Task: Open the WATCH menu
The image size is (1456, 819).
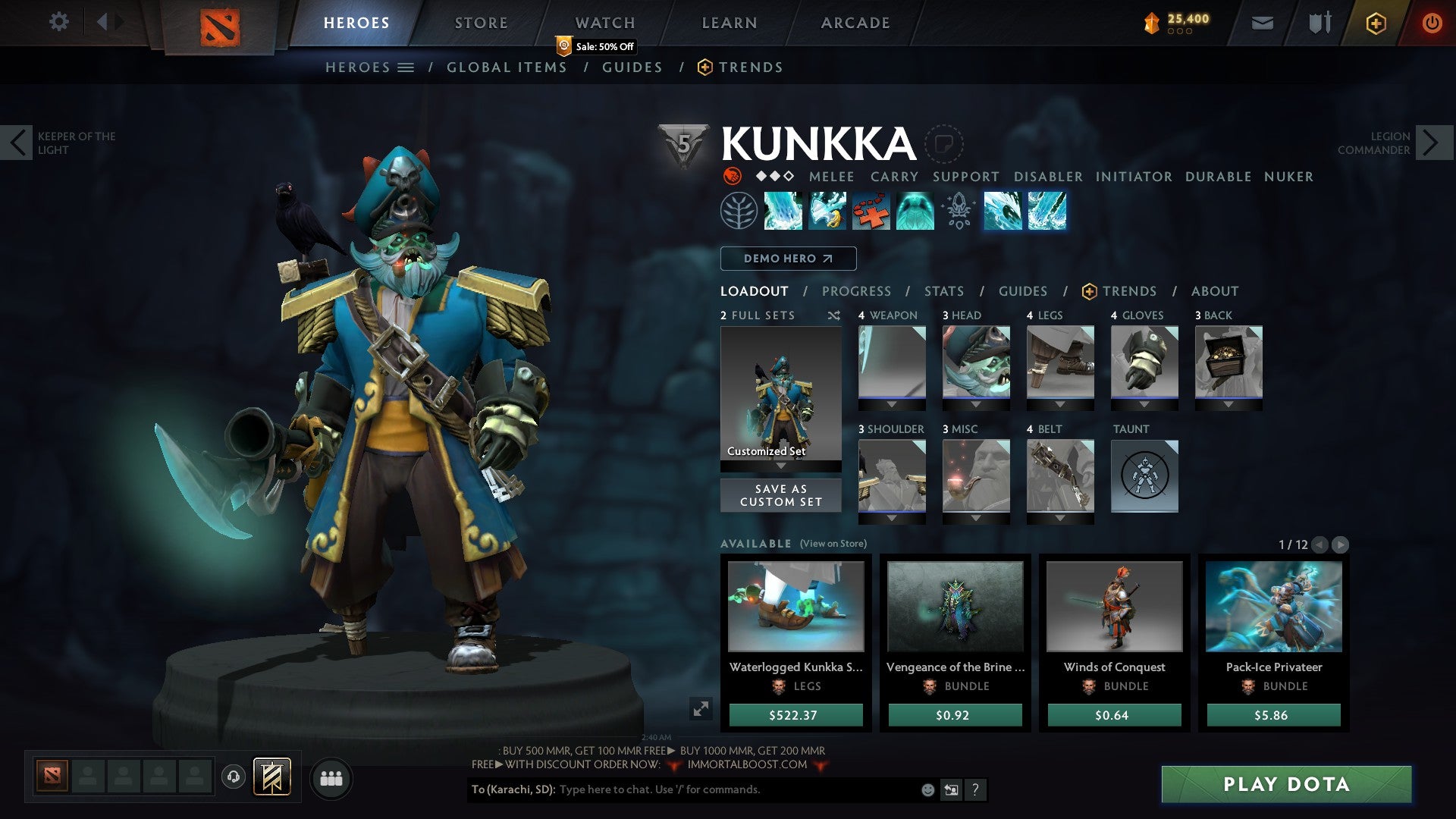Action: 604,22
